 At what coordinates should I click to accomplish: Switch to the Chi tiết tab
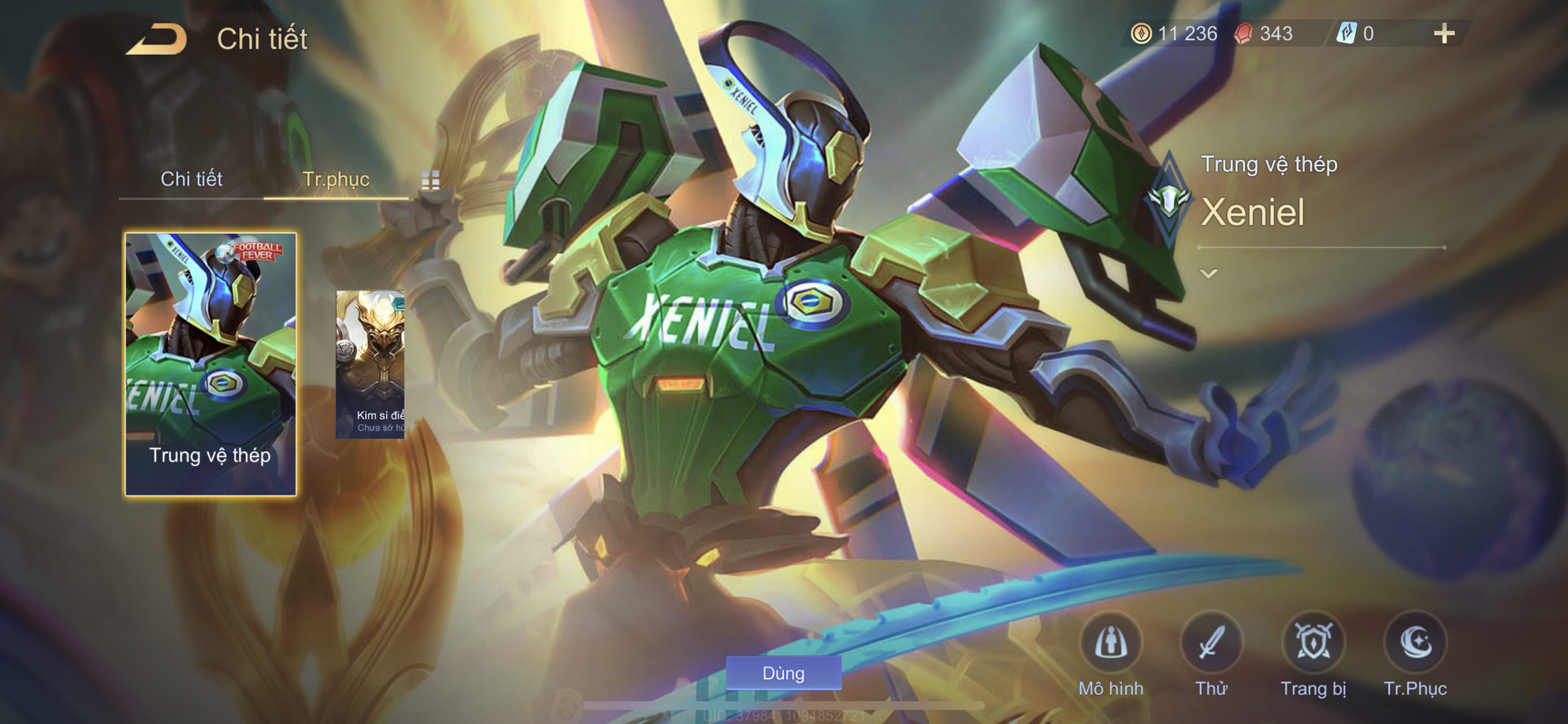click(192, 179)
